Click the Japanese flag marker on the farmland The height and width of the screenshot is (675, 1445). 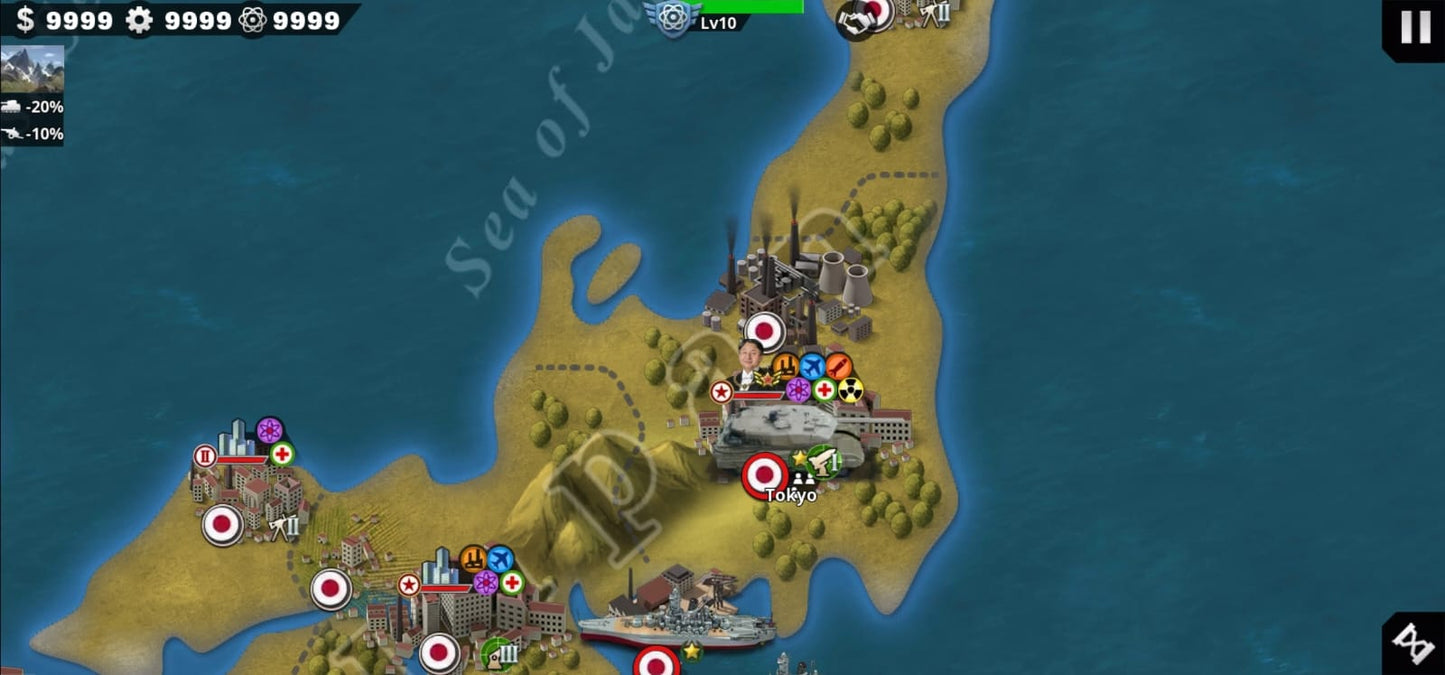330,589
